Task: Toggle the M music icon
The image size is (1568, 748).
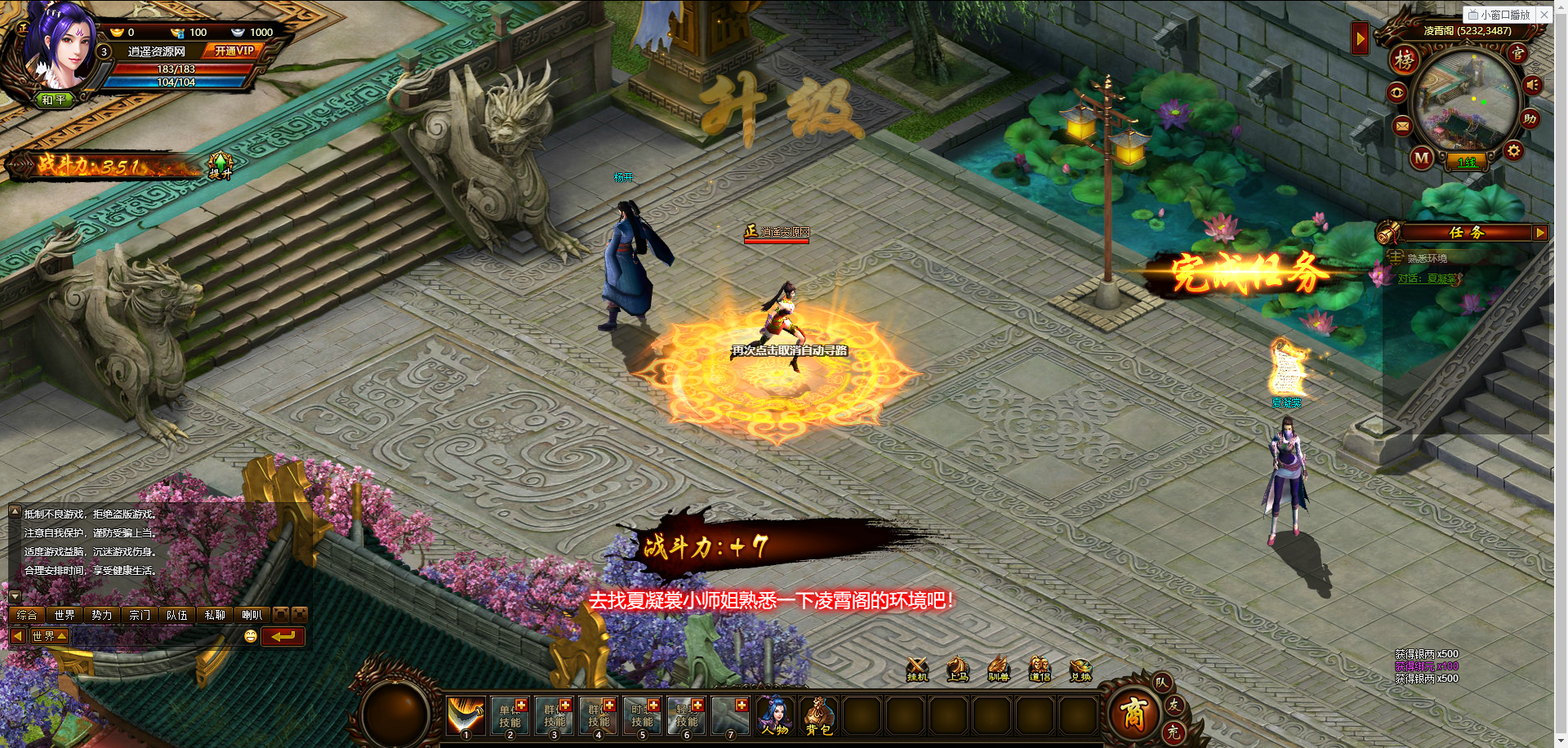Action: point(1420,158)
